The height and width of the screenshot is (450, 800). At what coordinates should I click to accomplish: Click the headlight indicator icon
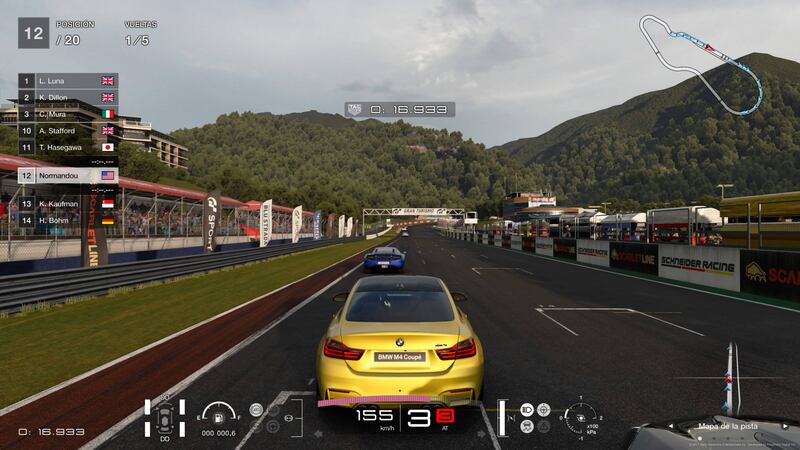pyautogui.click(x=527, y=410)
